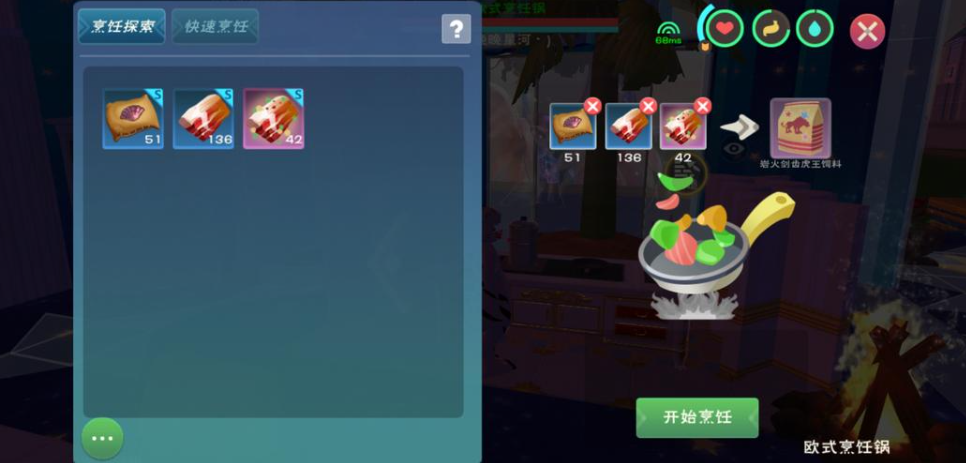The image size is (966, 463).
Task: Open the green three-dots menu button
Action: [102, 438]
